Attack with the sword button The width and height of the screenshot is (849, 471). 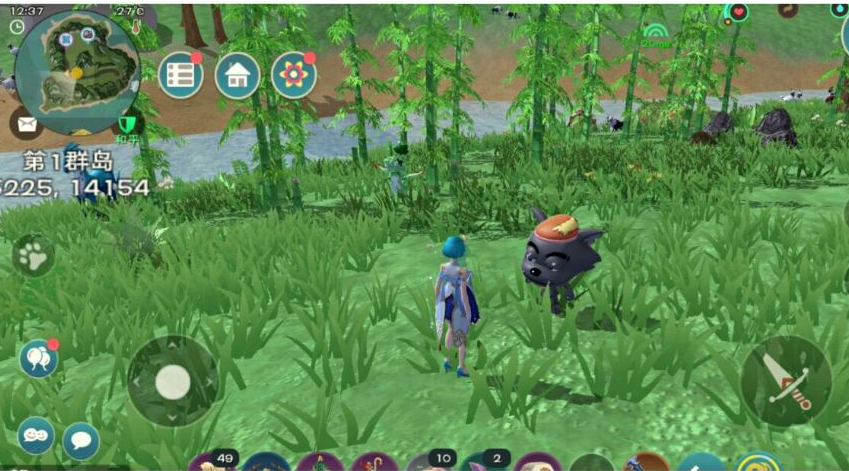785,380
